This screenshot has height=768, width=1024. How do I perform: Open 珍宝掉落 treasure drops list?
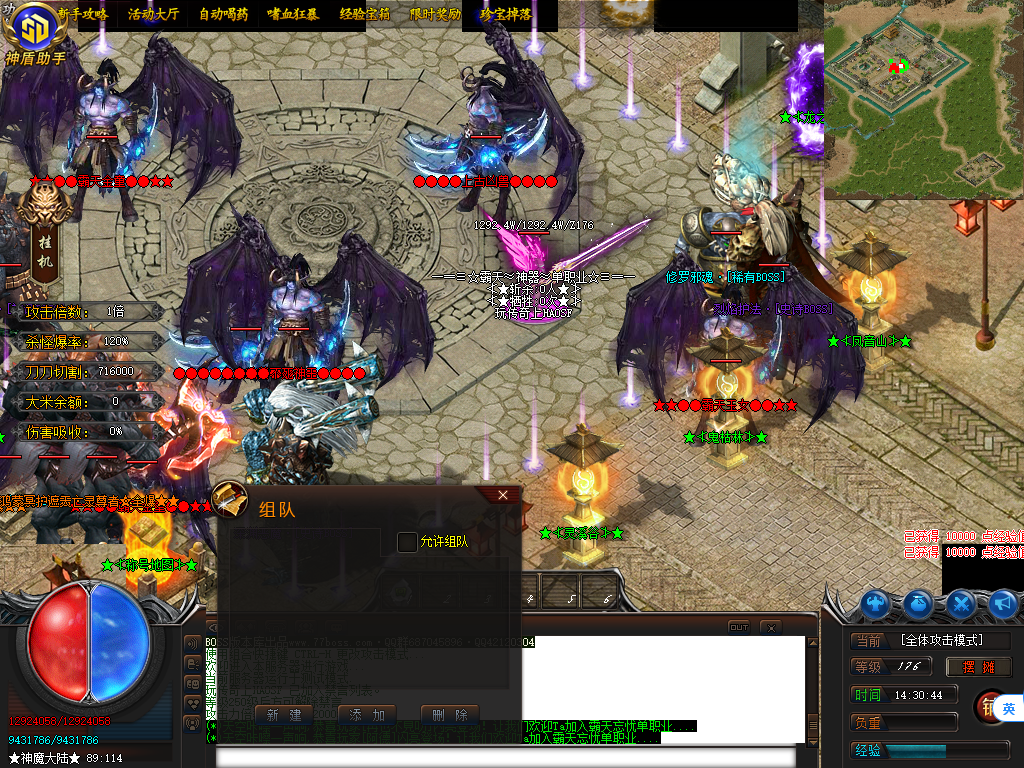pyautogui.click(x=505, y=15)
